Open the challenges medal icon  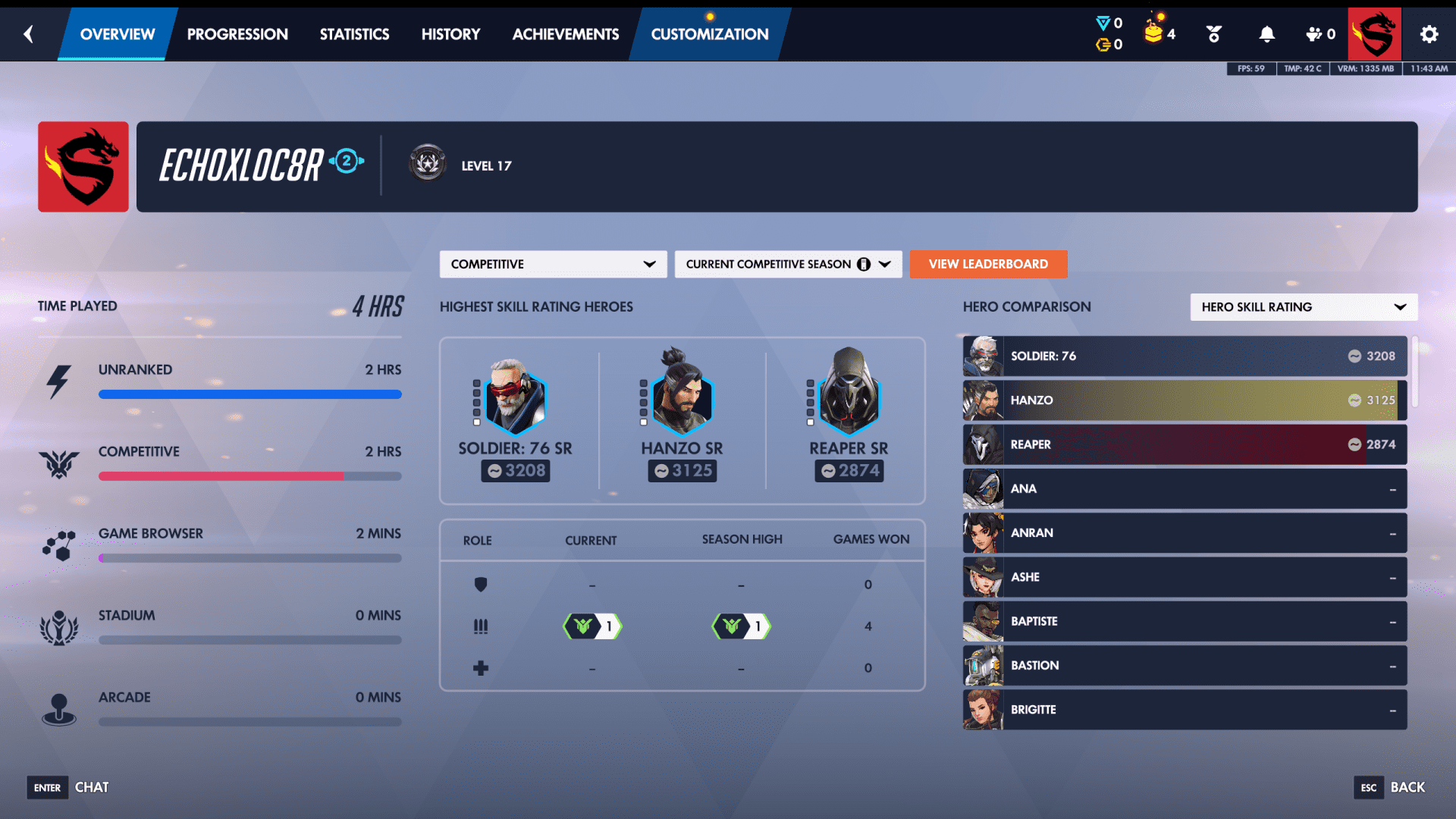[1213, 33]
